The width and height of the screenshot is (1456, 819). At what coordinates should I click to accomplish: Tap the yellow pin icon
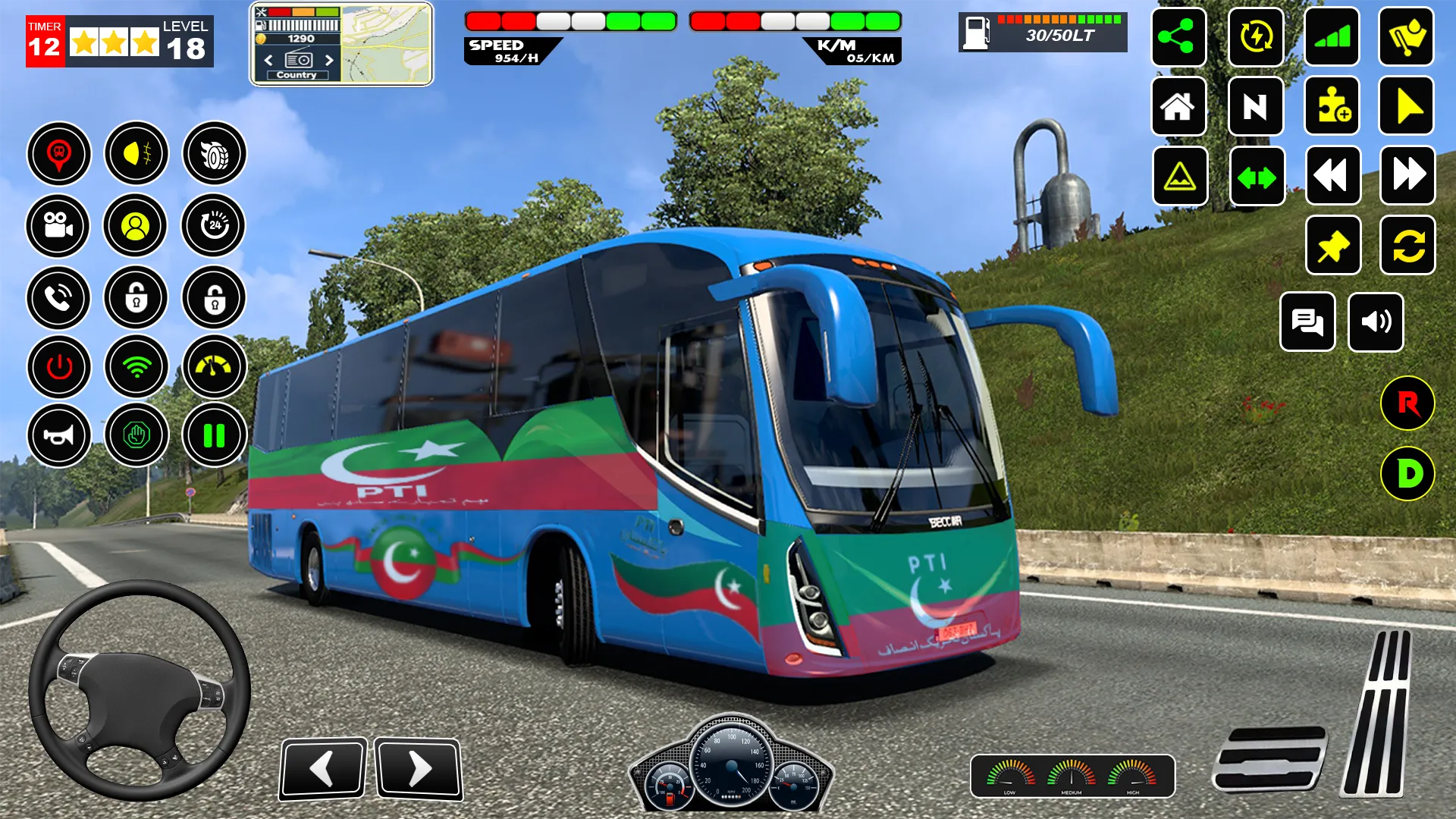1332,245
